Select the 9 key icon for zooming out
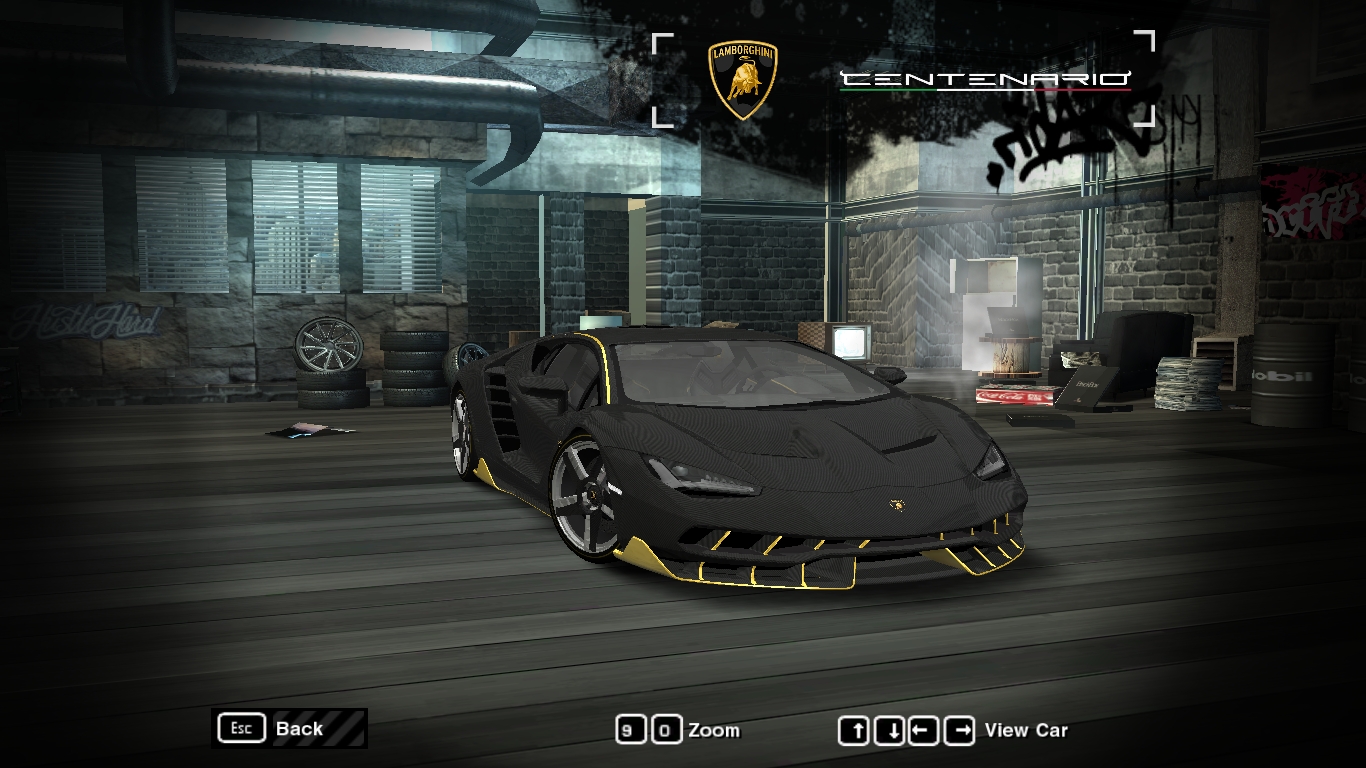 [632, 731]
